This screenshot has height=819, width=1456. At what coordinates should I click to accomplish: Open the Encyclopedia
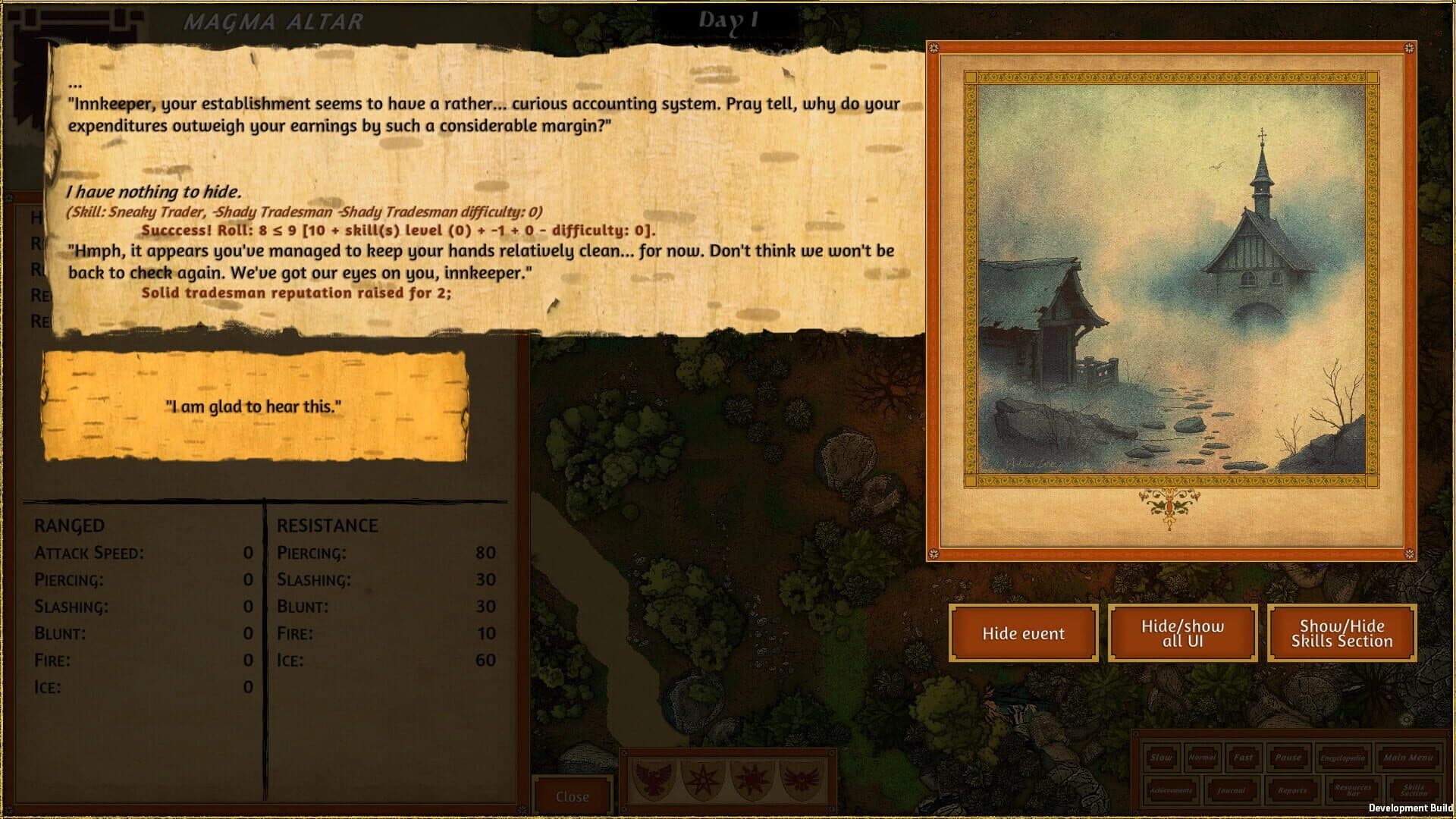pyautogui.click(x=1342, y=758)
